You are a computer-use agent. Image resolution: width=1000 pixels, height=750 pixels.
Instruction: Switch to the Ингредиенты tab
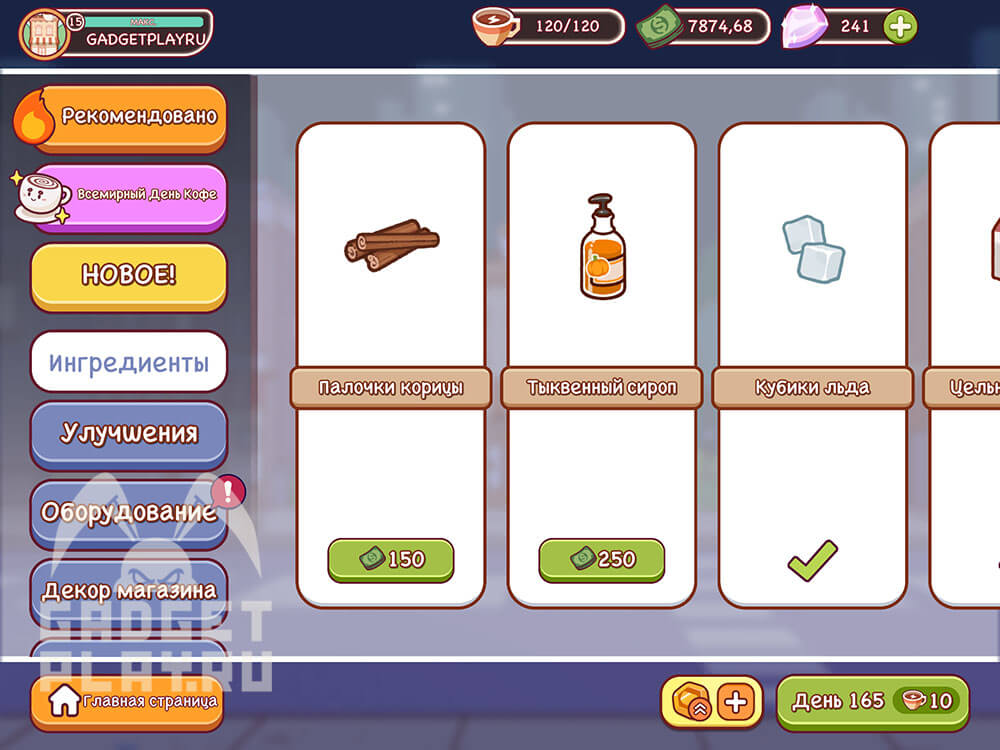129,362
